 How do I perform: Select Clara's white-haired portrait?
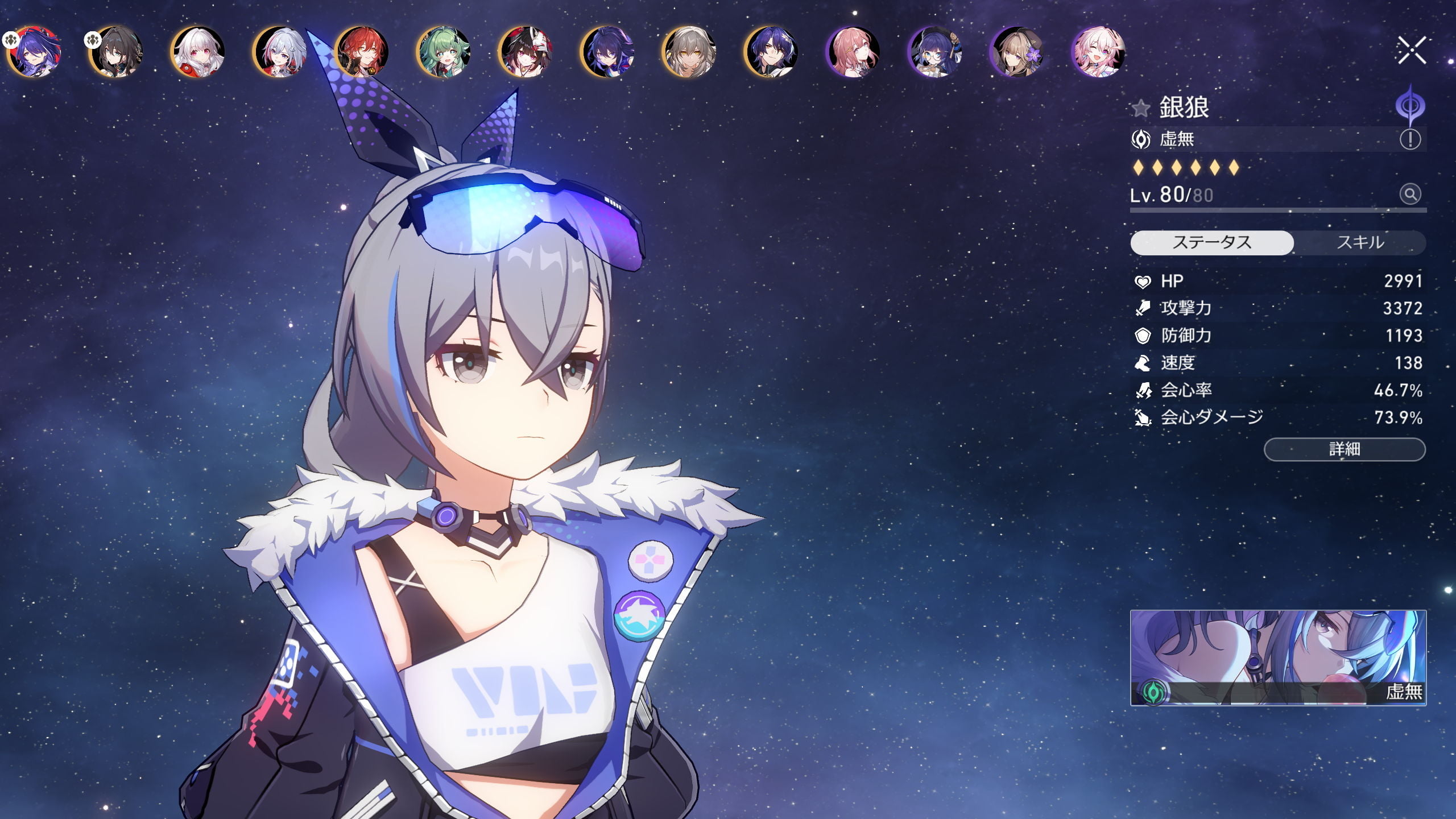pyautogui.click(x=199, y=52)
